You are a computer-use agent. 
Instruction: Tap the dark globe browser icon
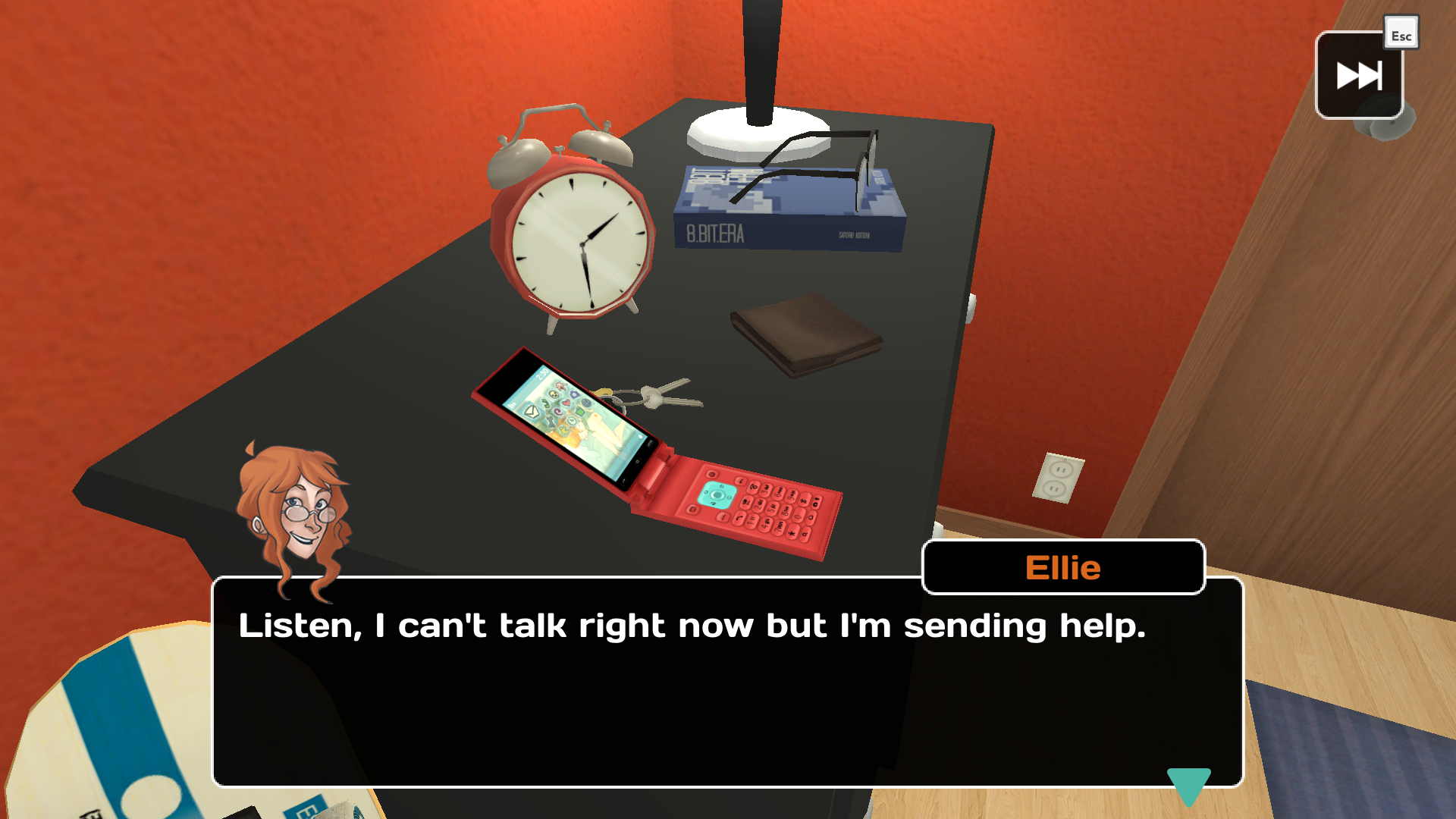[x=586, y=403]
